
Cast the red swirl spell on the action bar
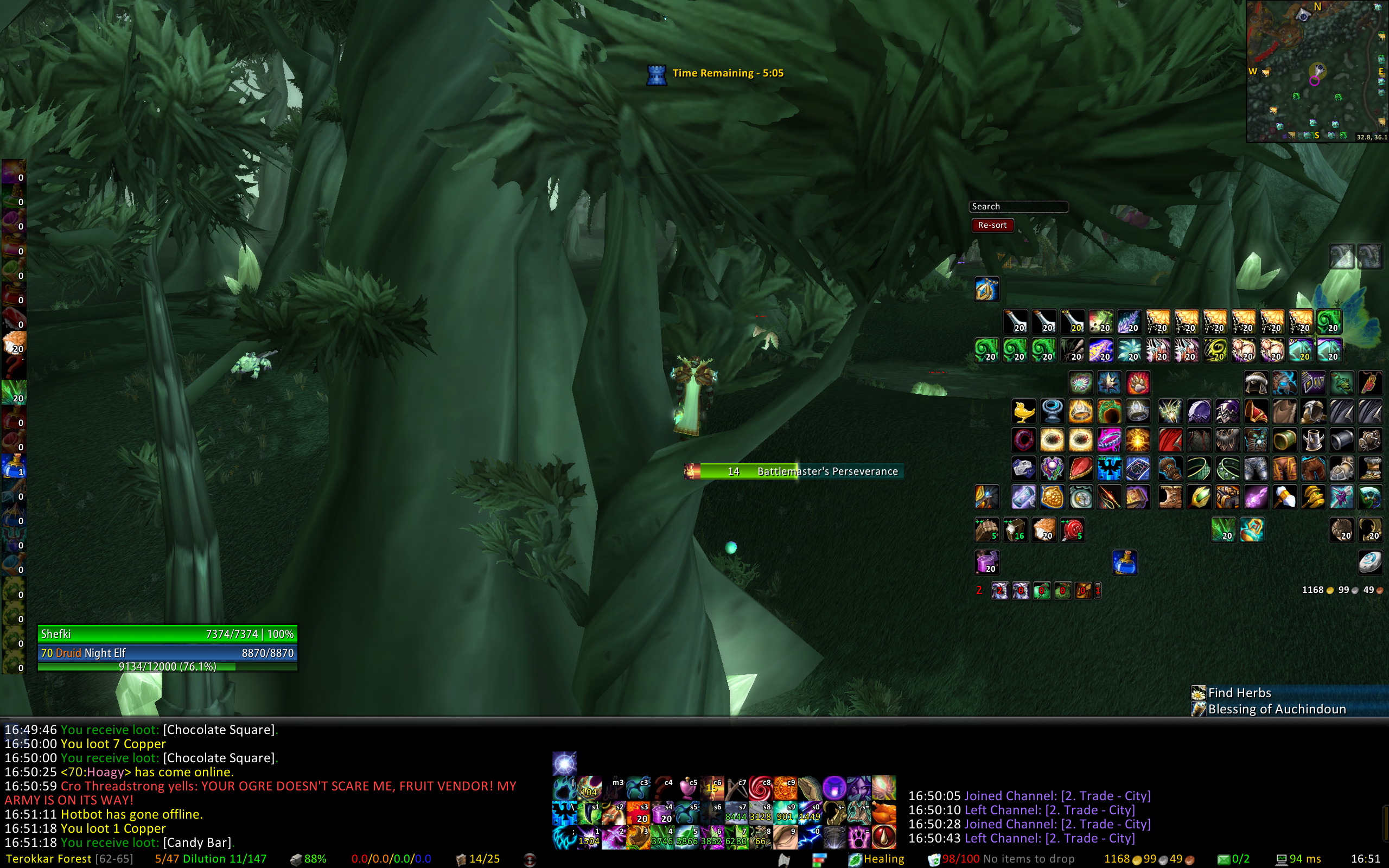coord(760,789)
